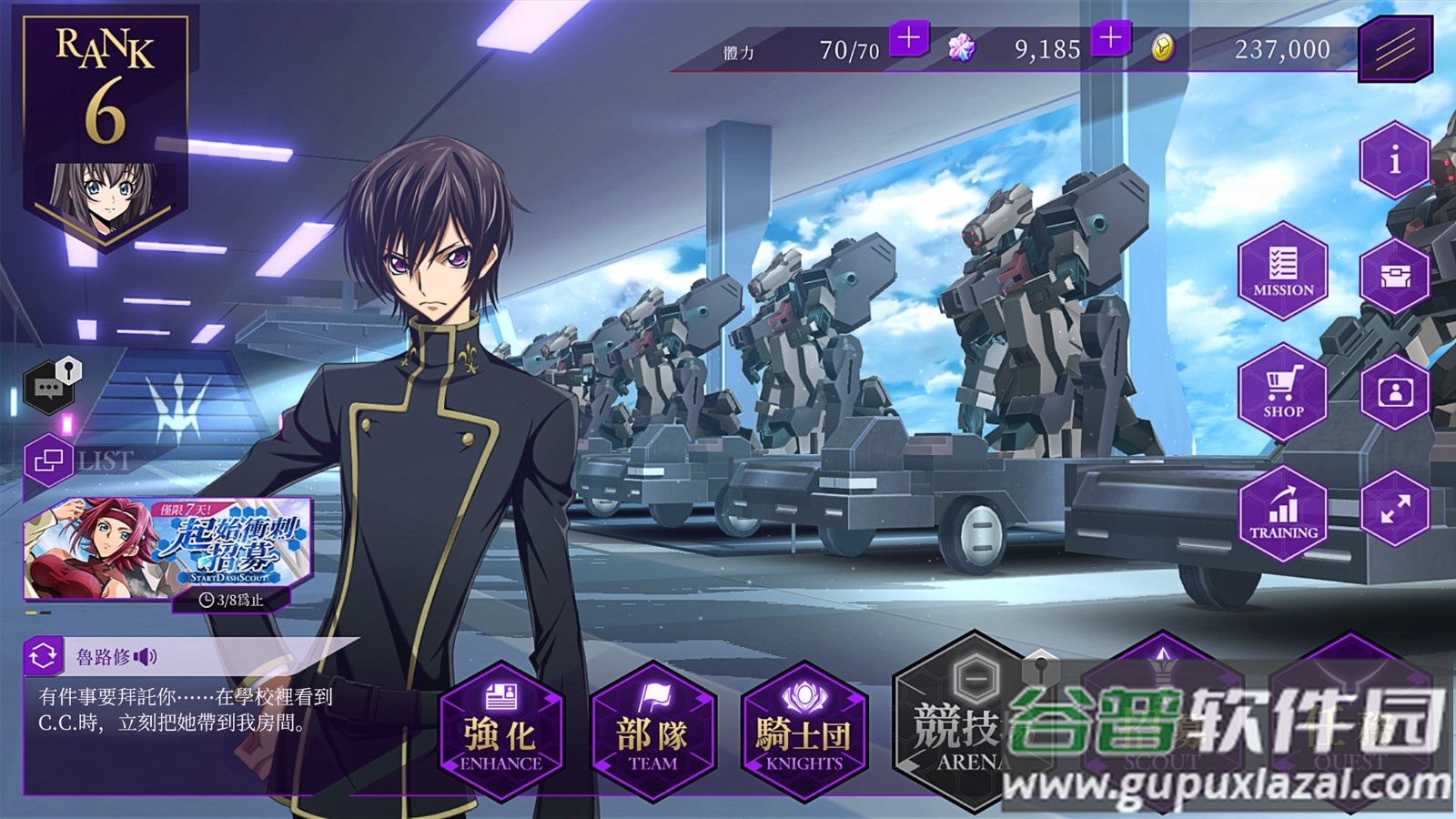1456x819 pixels.
Task: Open the hamburger menu in the corner
Action: tap(1394, 47)
